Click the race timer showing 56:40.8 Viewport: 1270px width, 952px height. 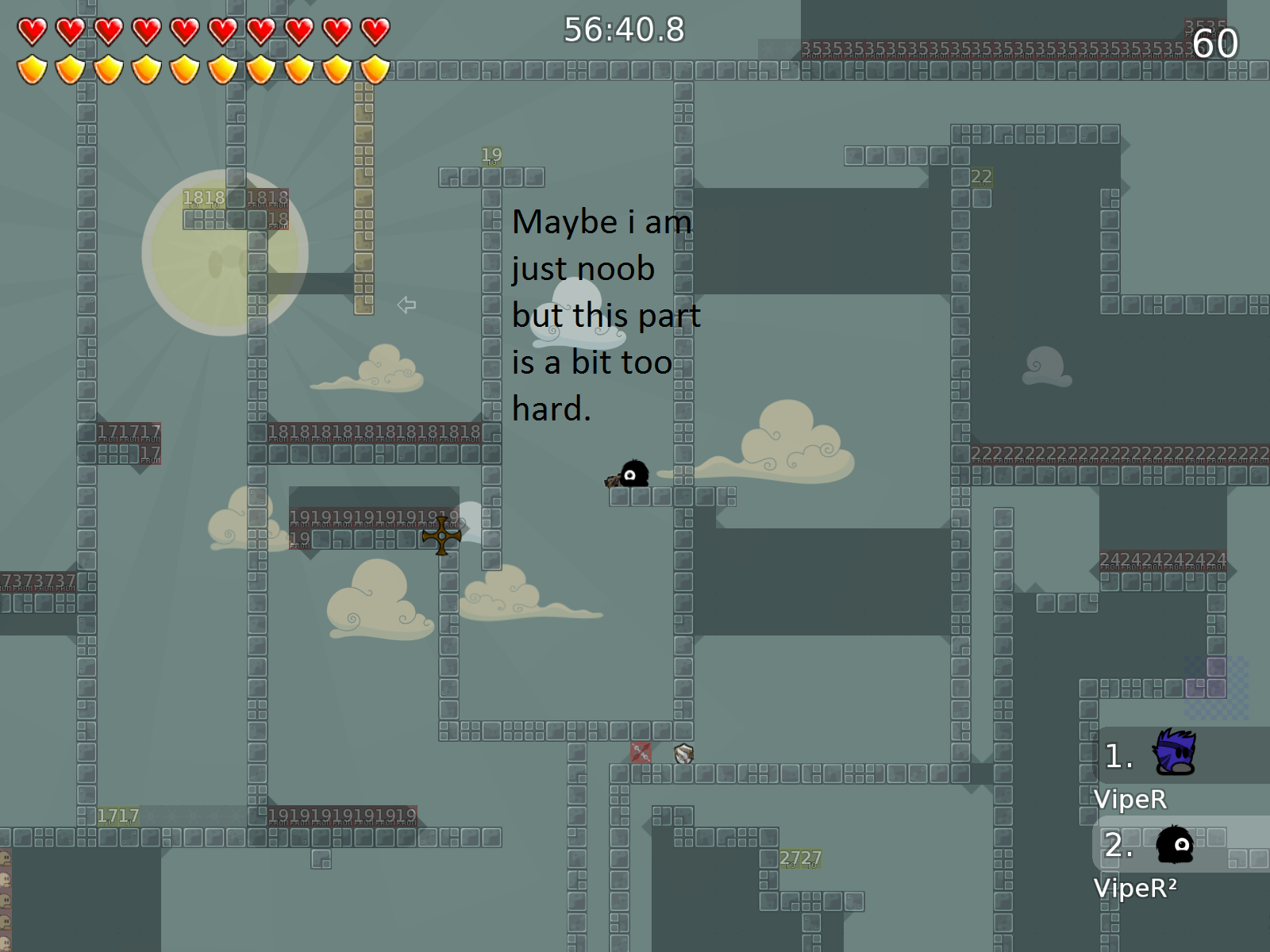(622, 30)
